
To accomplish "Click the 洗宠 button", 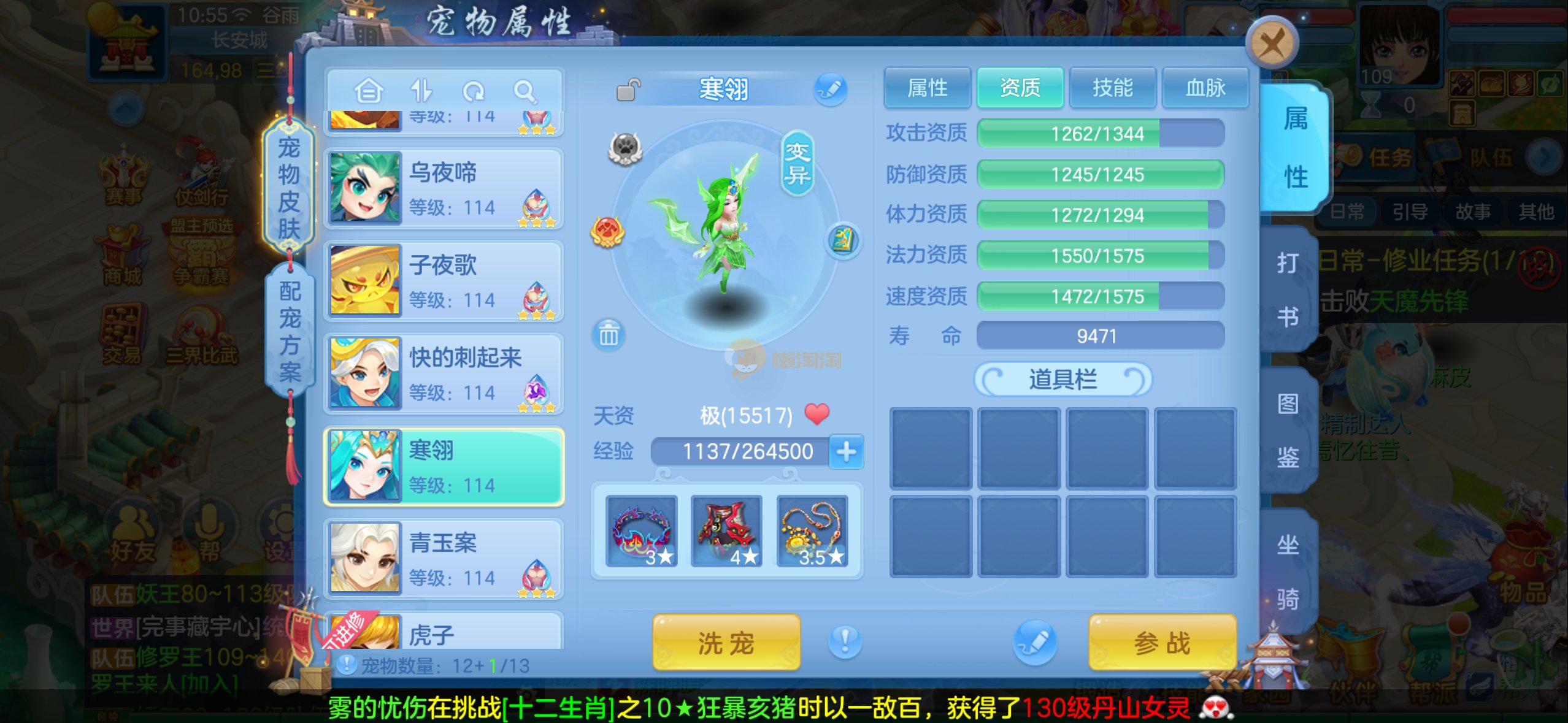I will [726, 643].
